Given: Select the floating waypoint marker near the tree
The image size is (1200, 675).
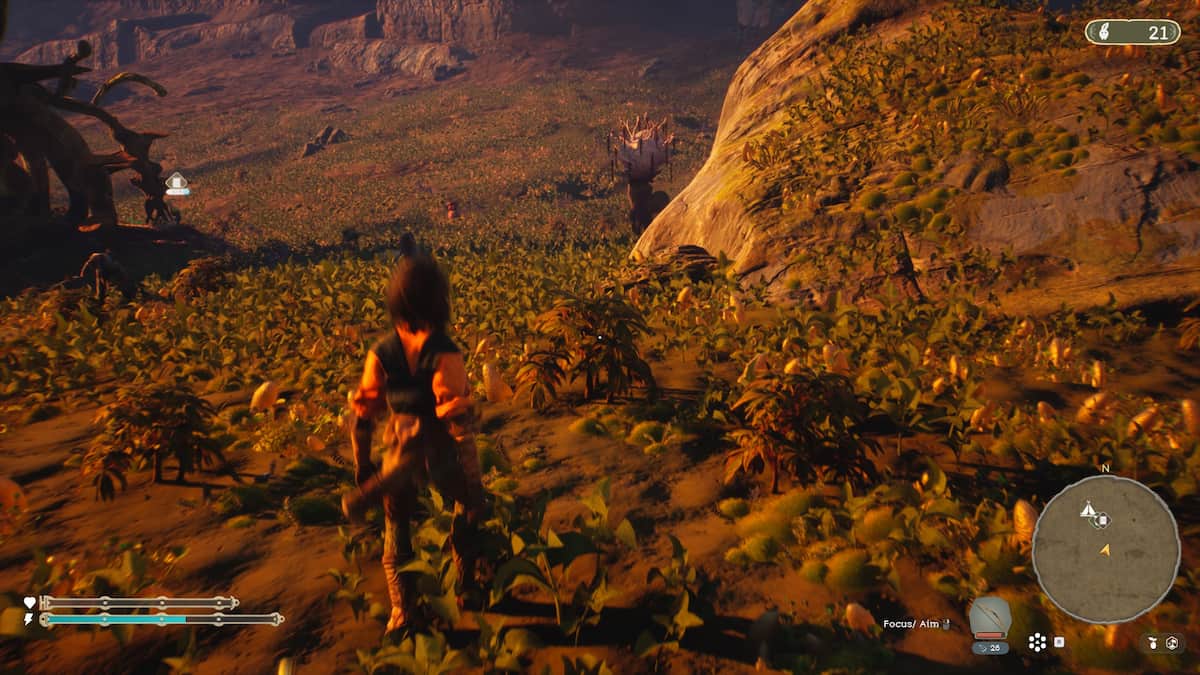Looking at the screenshot, I should point(177,183).
